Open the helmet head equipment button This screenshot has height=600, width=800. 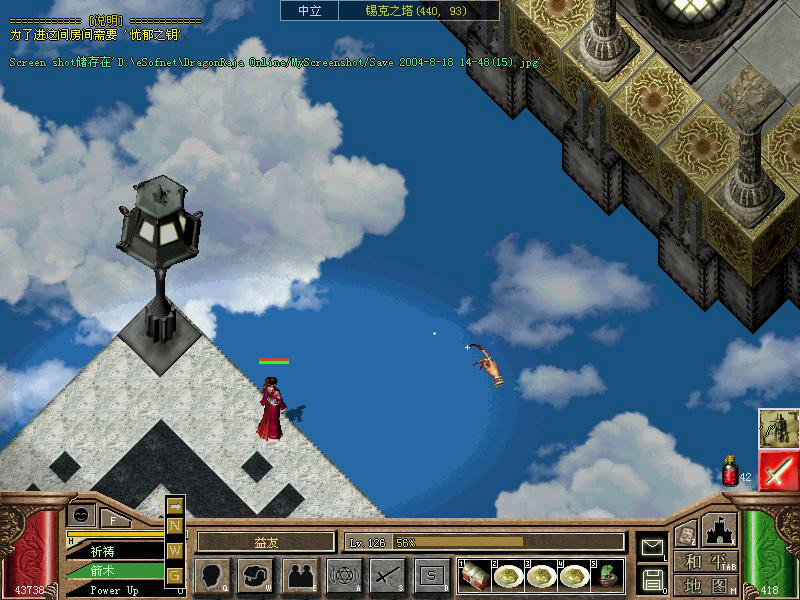(256, 574)
